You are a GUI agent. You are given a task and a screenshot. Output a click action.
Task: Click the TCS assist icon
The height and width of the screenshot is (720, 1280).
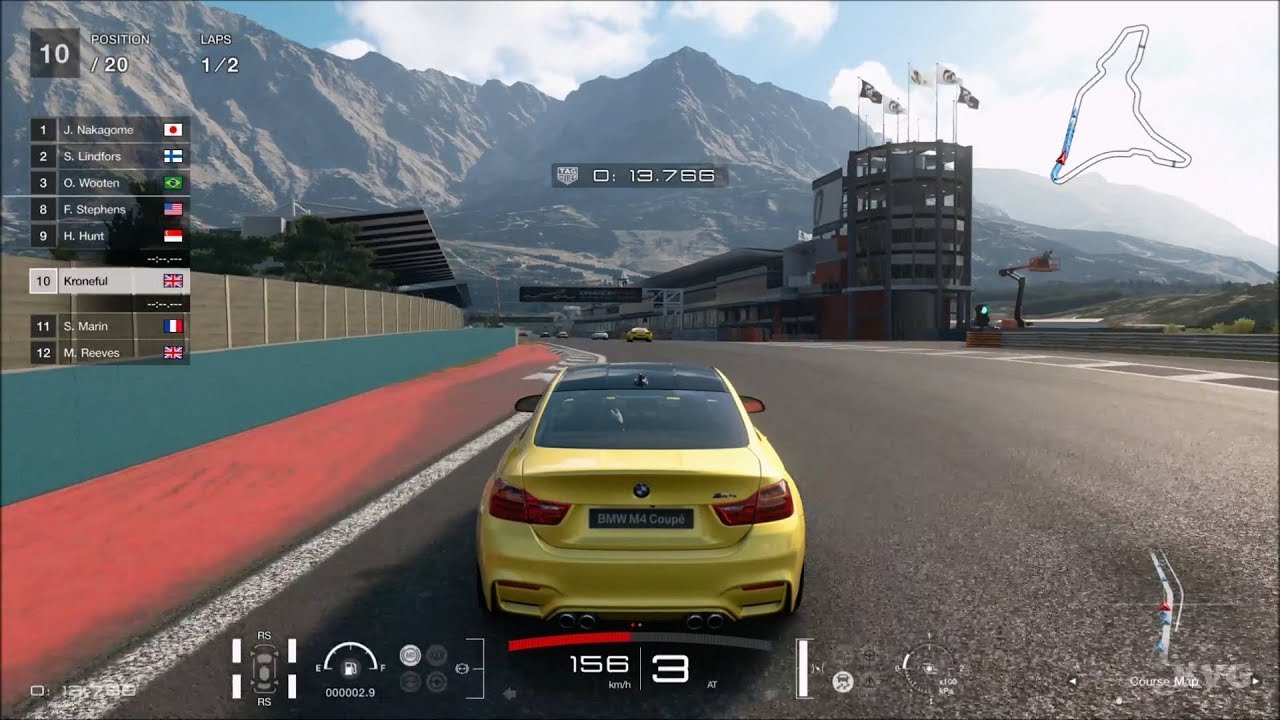(436, 654)
